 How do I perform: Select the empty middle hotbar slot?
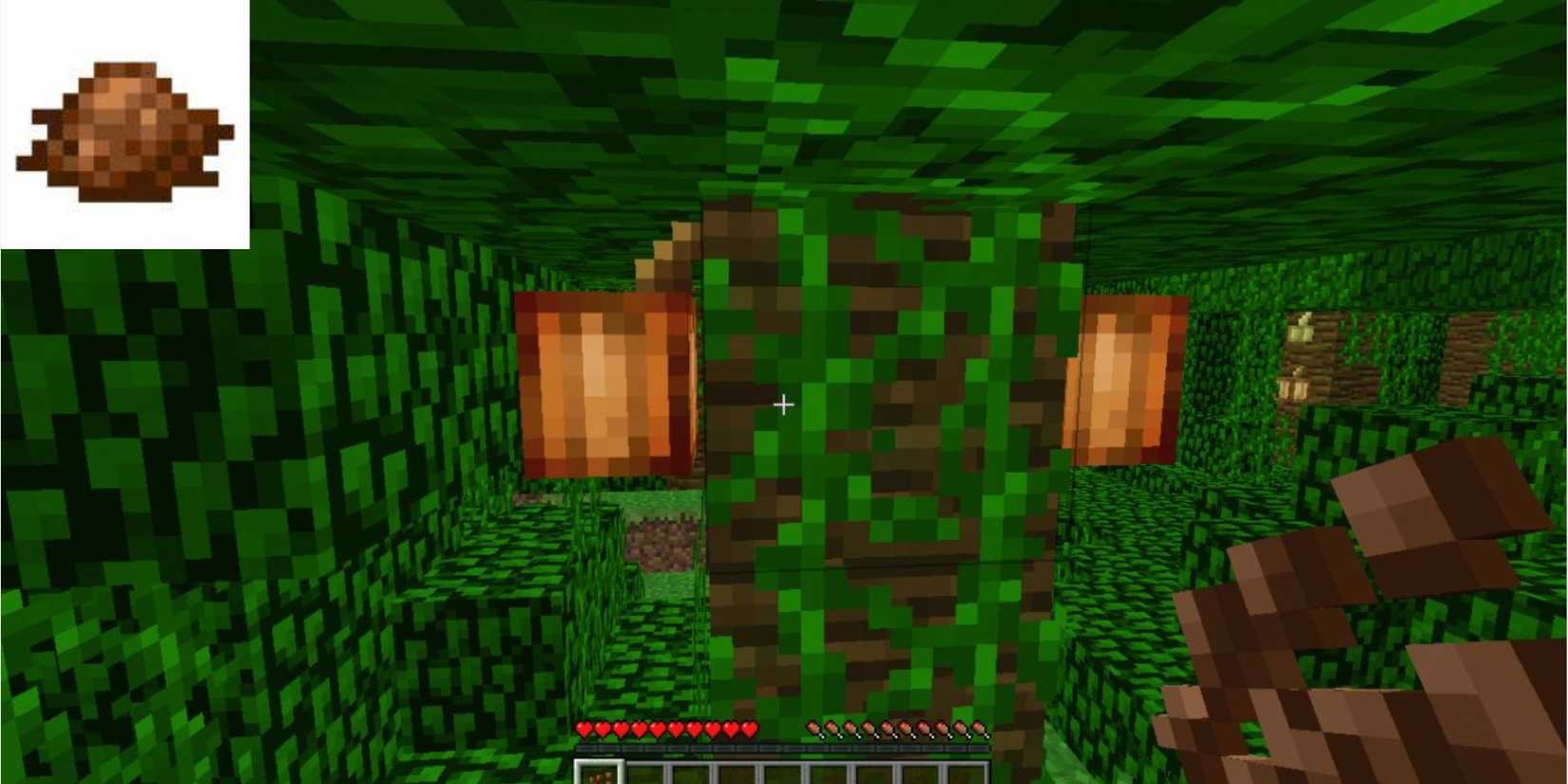tap(781, 773)
